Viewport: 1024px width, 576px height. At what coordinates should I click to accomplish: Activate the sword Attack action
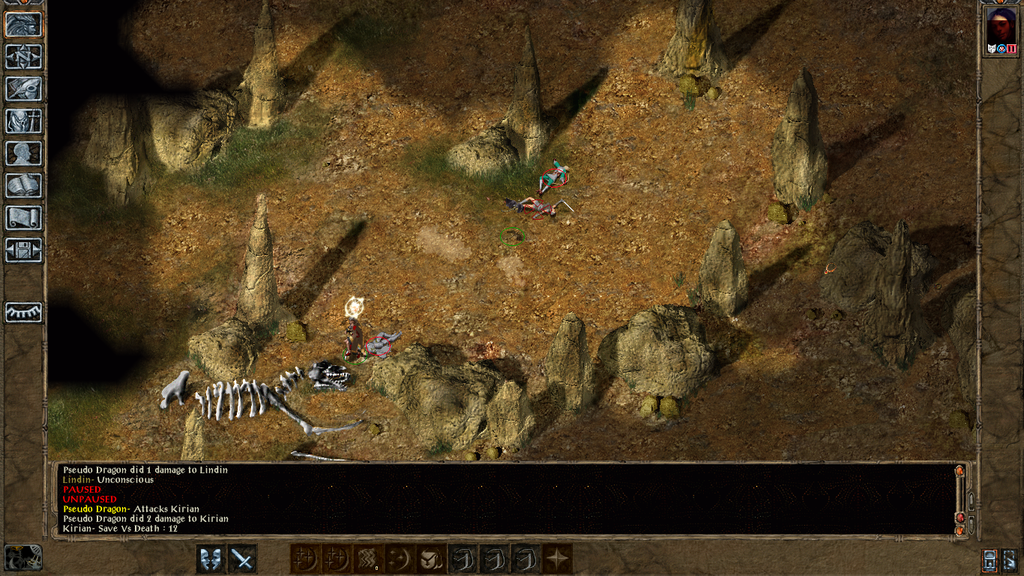[x=243, y=558]
